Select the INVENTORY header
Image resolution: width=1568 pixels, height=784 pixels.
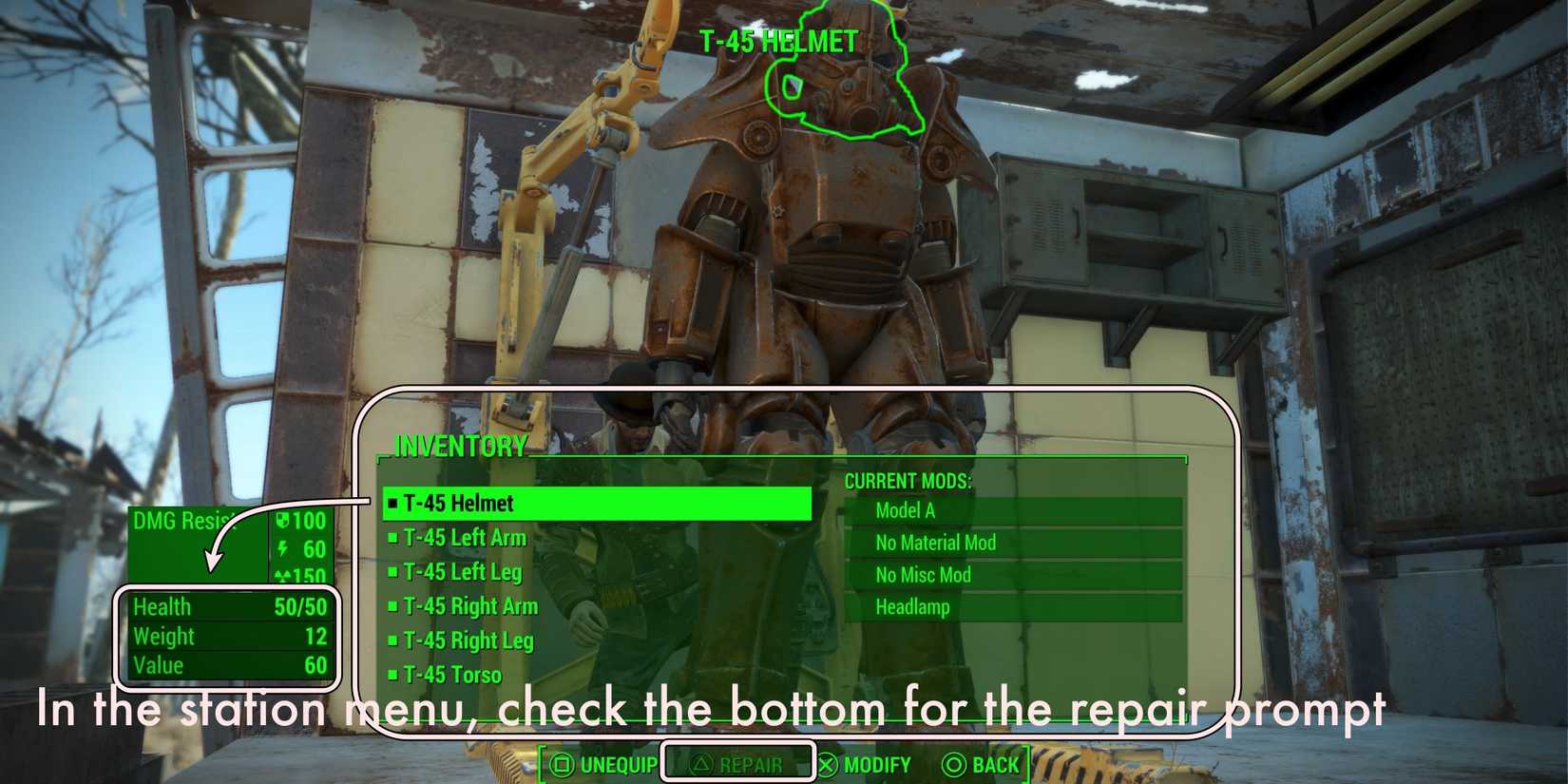click(x=460, y=445)
